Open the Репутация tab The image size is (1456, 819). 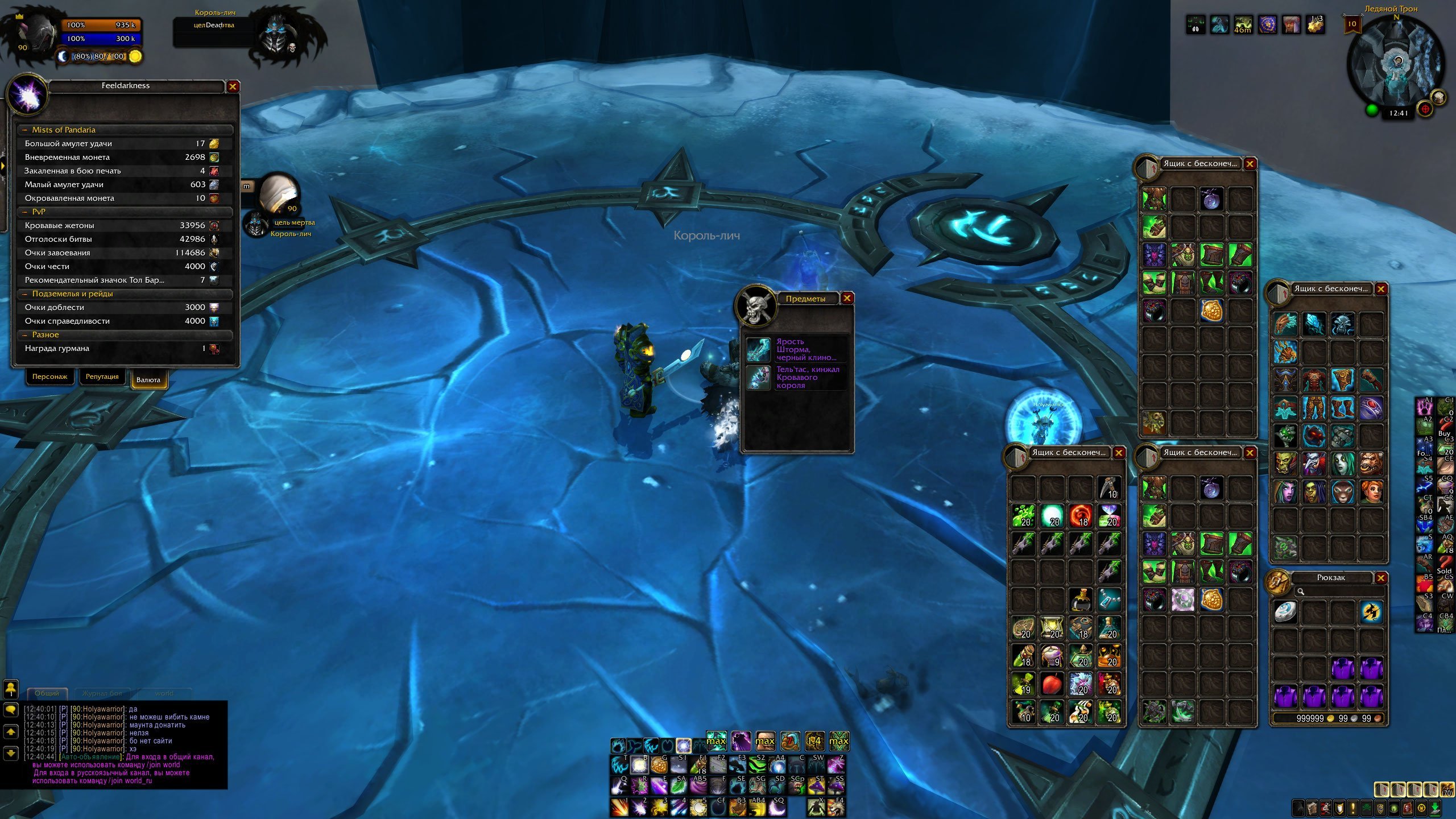(x=102, y=377)
